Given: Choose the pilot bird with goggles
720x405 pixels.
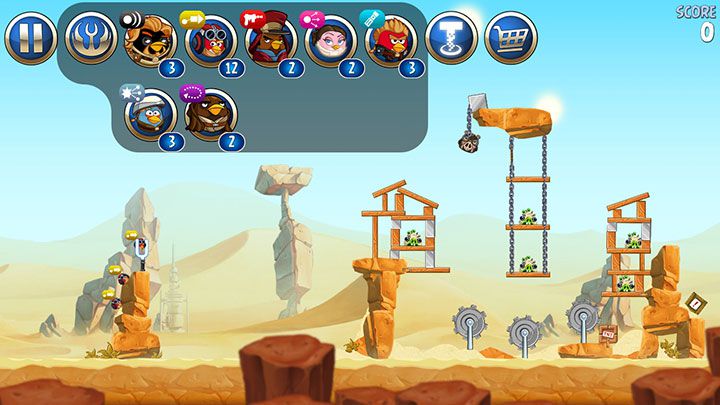Looking at the screenshot, I should (x=211, y=40).
